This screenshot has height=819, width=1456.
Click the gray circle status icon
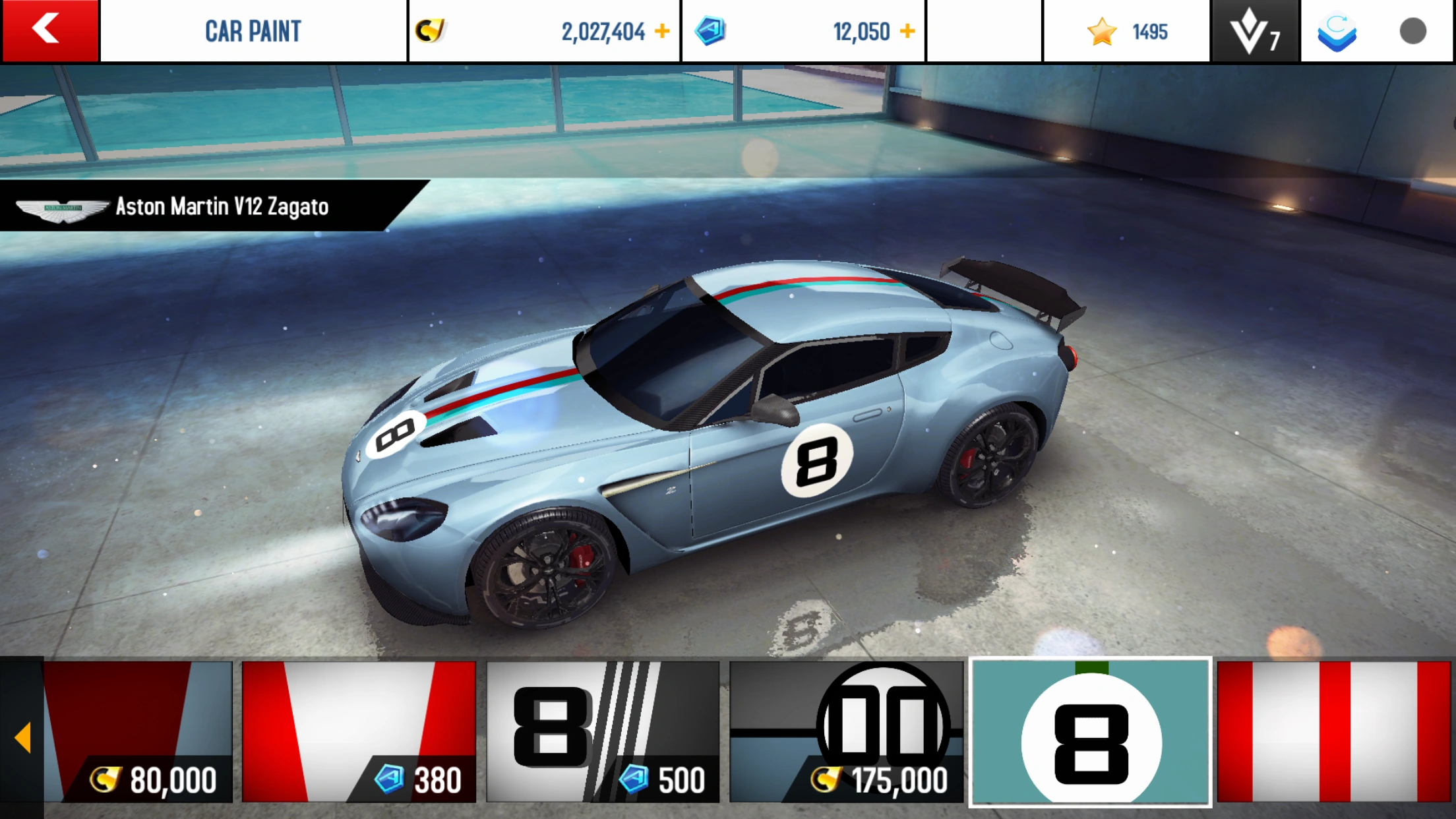1412,31
